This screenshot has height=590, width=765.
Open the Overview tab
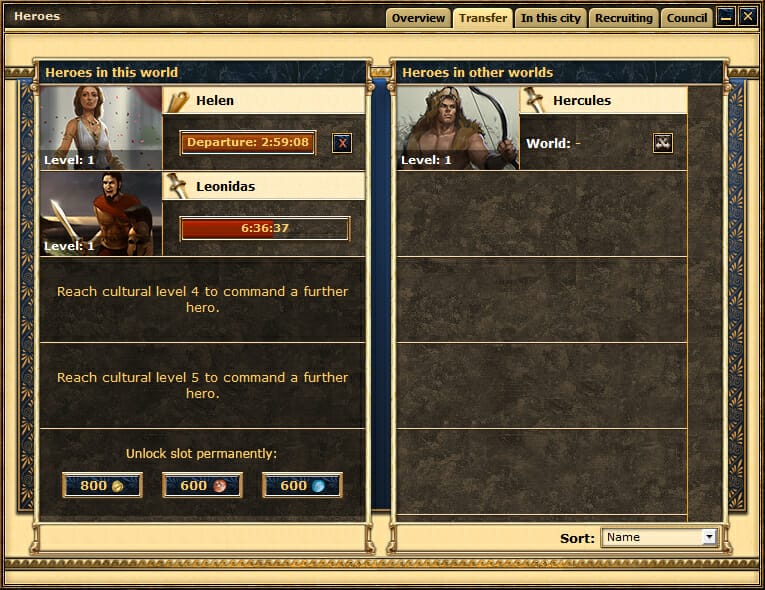click(x=418, y=18)
